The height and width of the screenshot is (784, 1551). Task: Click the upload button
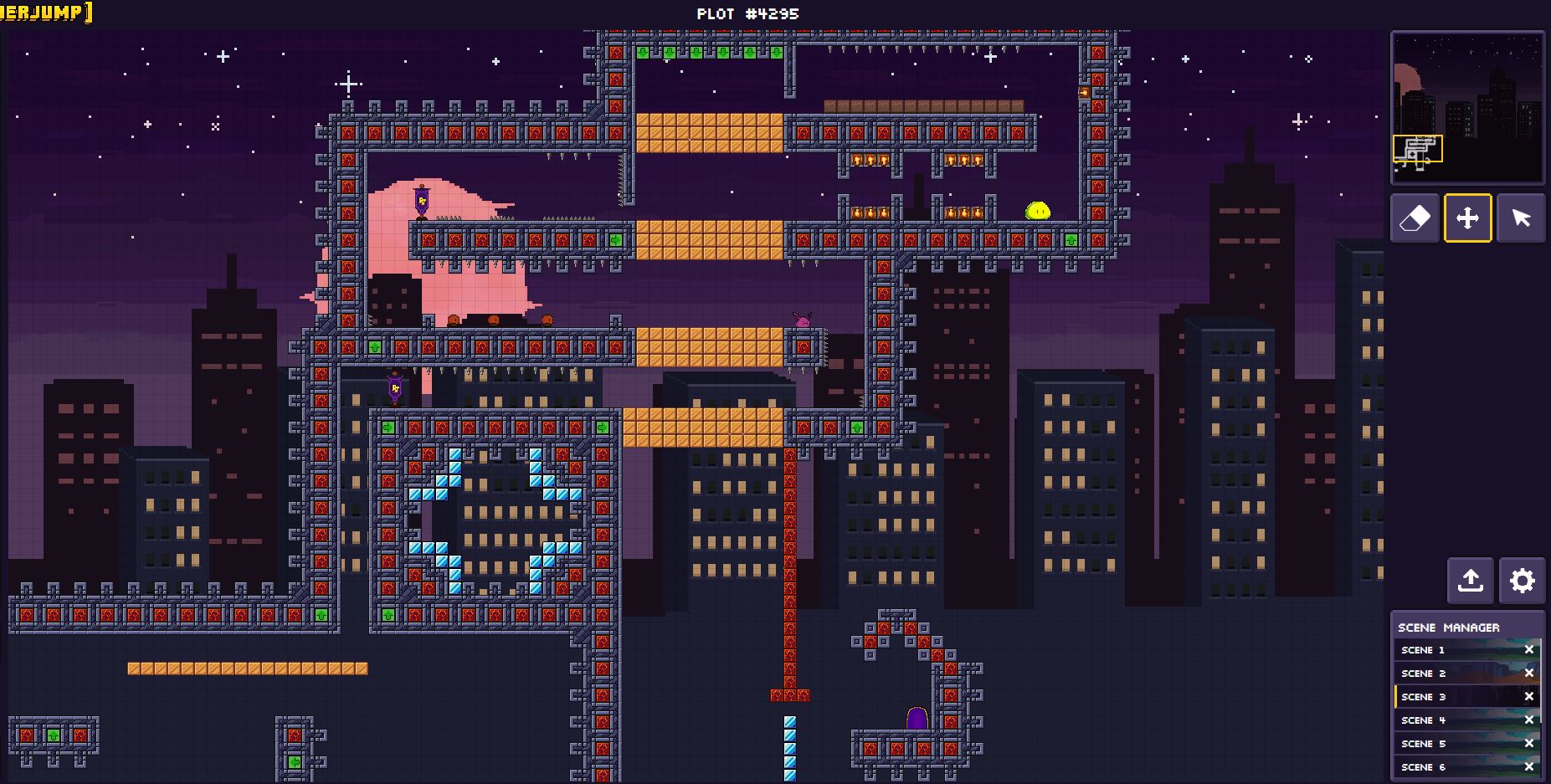coord(1471,581)
